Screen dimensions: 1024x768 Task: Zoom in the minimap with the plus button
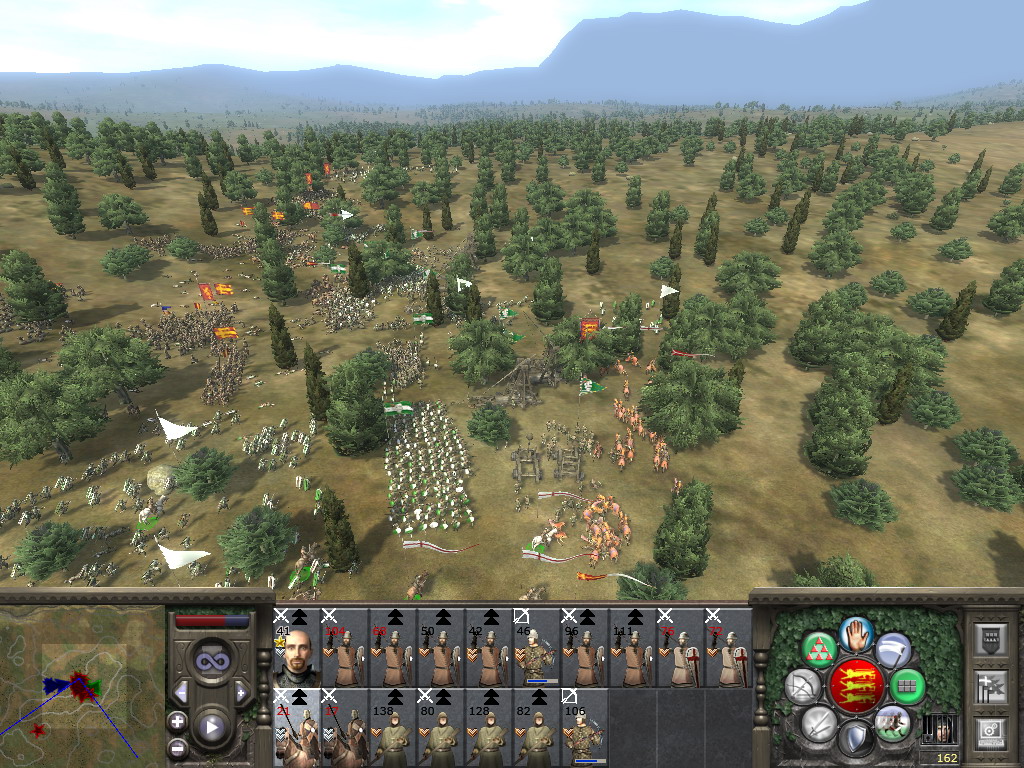[178, 721]
